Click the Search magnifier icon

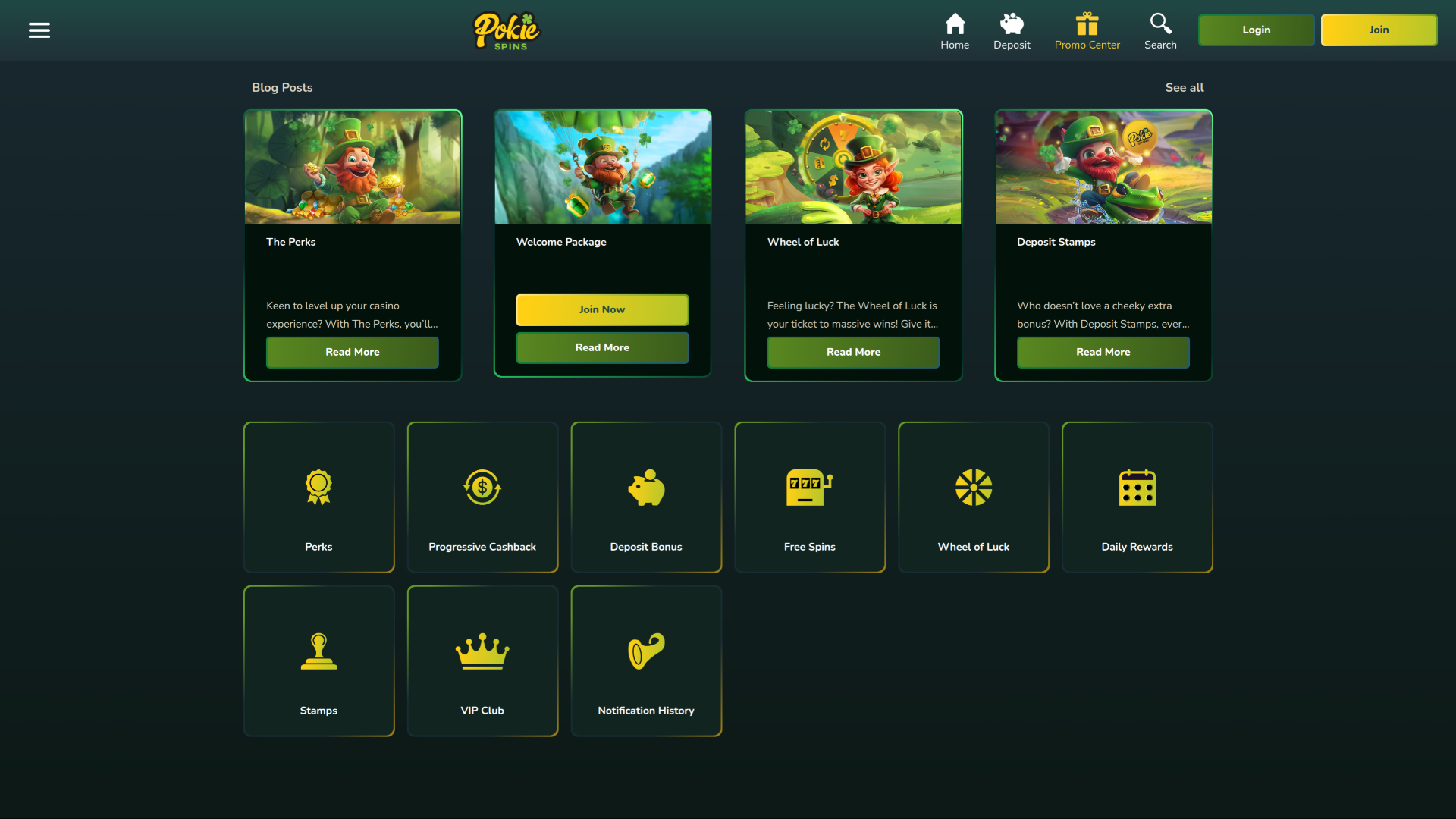pyautogui.click(x=1160, y=24)
